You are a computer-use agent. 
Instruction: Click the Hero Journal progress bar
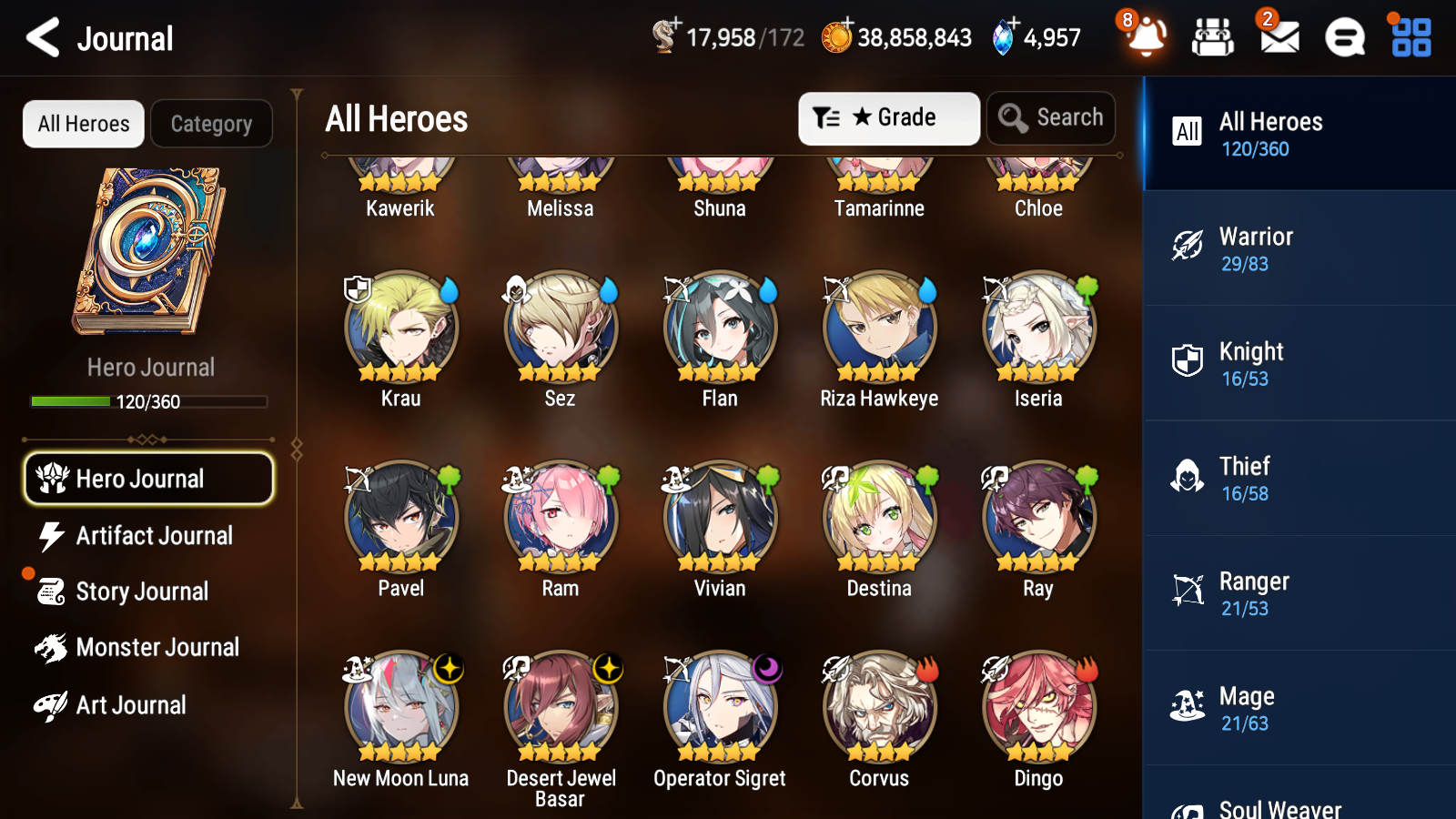(149, 400)
